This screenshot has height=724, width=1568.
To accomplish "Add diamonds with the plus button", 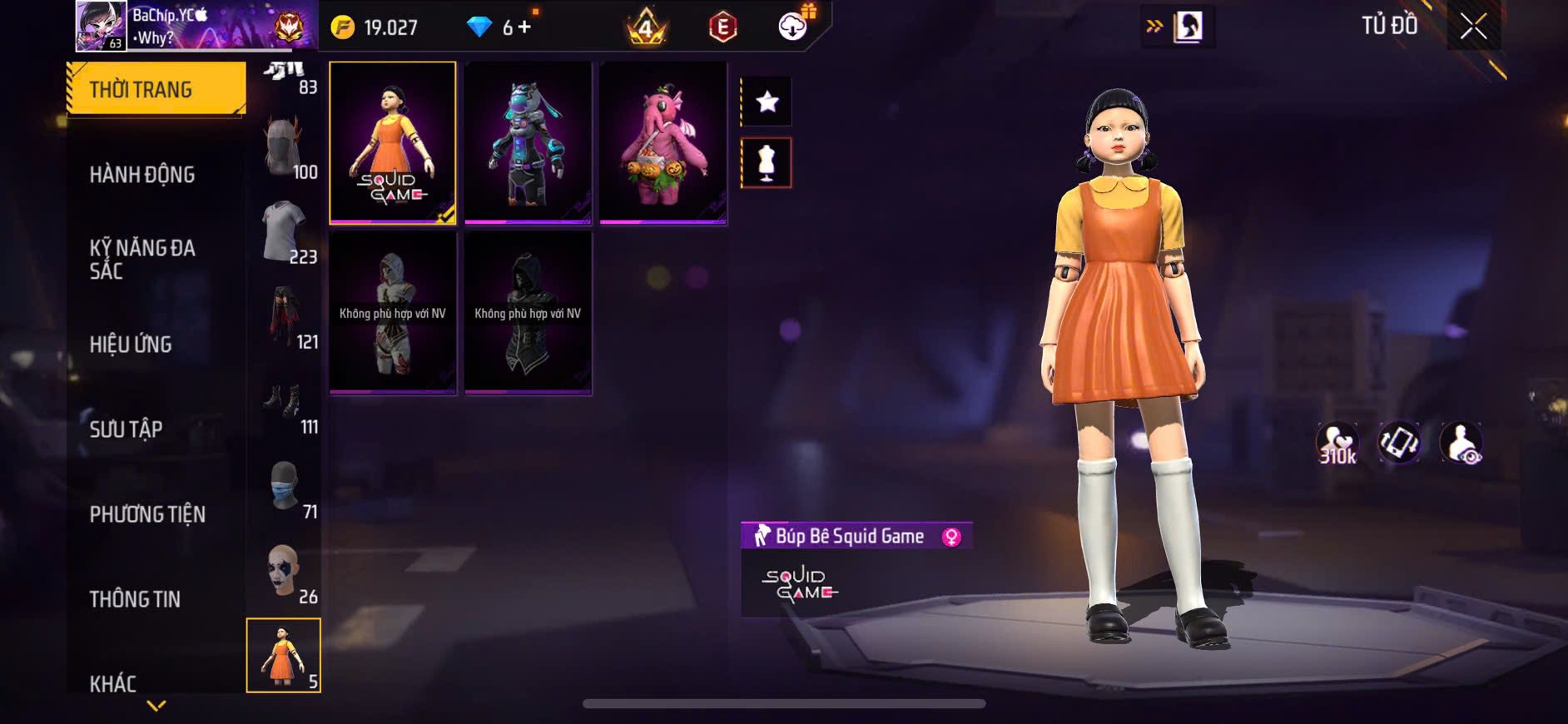I will click(524, 27).
